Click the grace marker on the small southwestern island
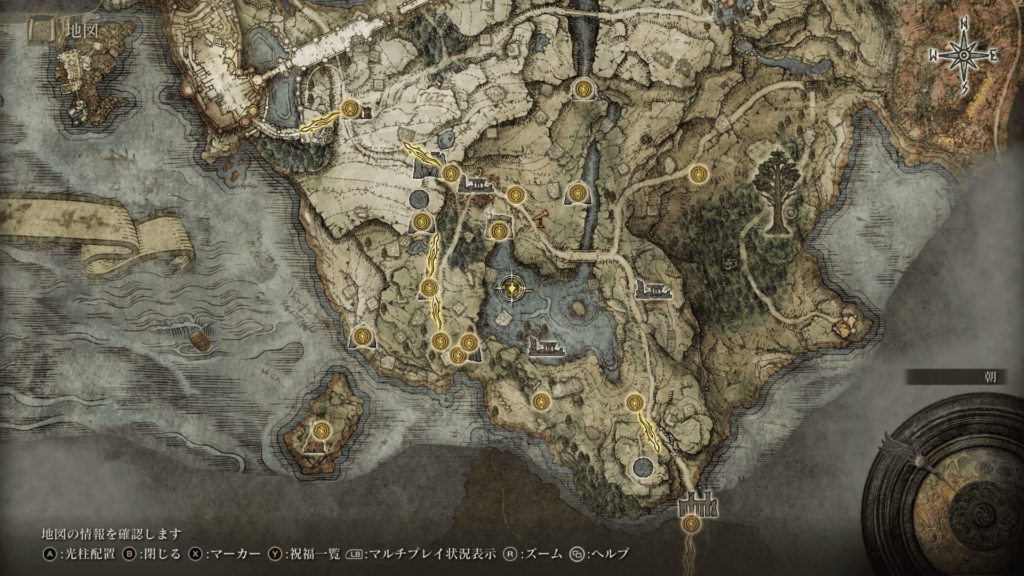The width and height of the screenshot is (1024, 576). [321, 431]
